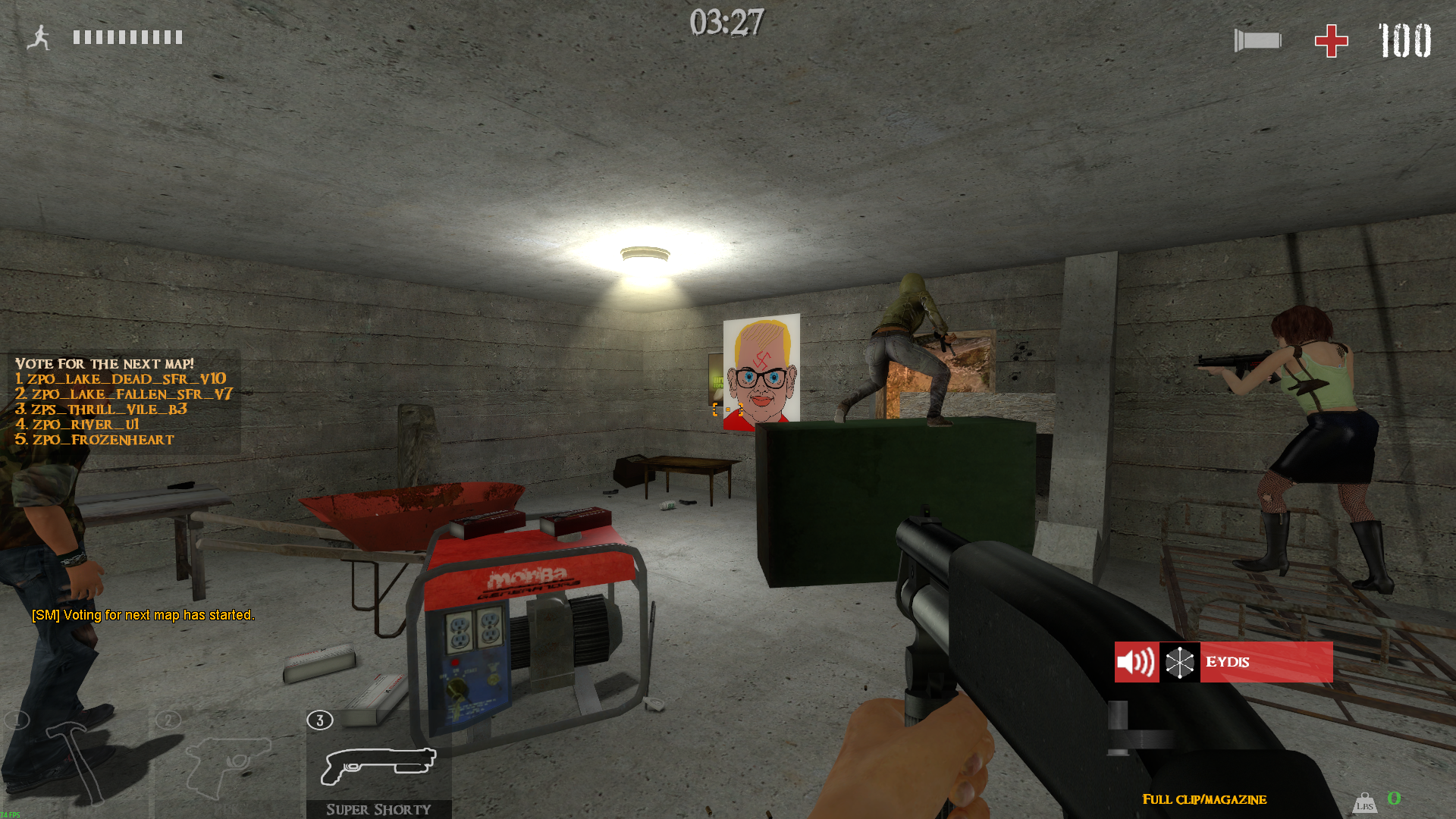Pick zpo_frozenheart in the map vote
1456x819 pixels.
pos(96,440)
